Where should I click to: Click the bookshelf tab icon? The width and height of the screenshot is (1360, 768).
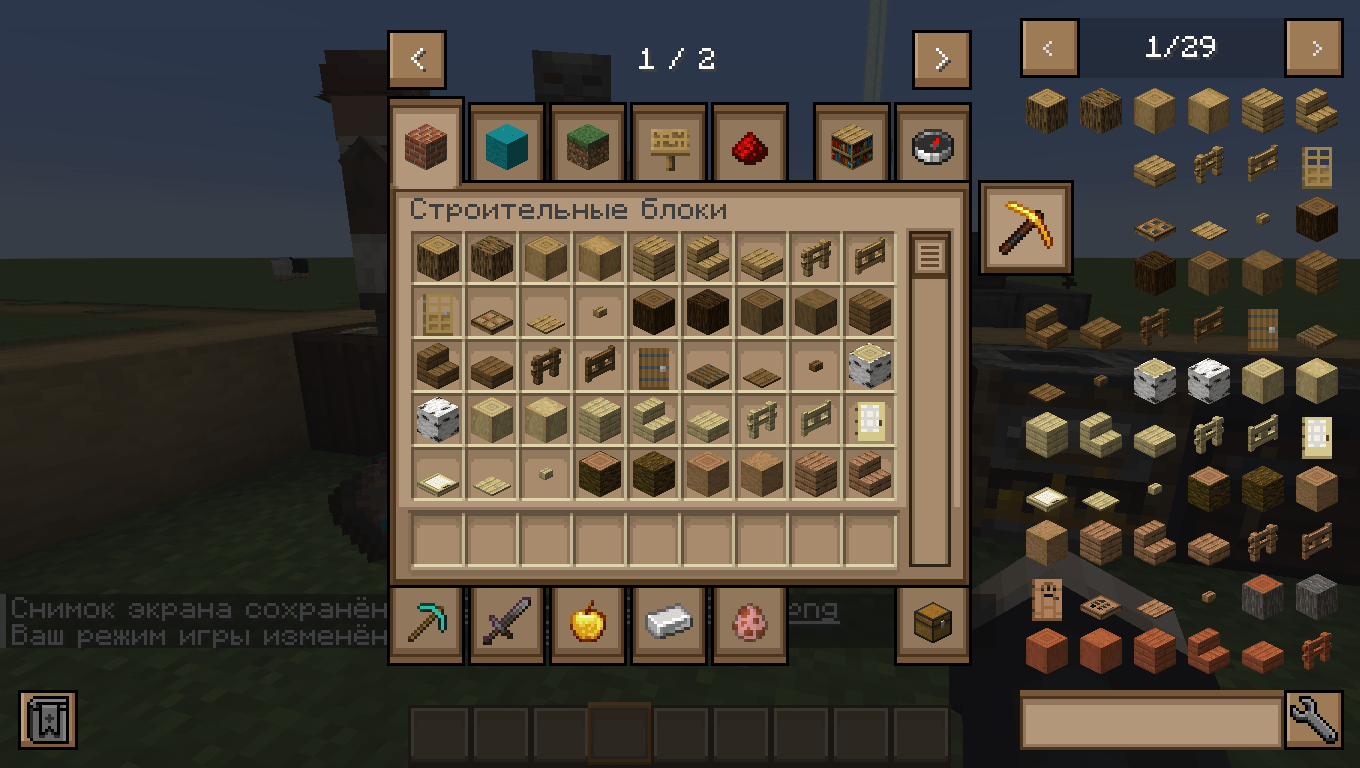click(851, 143)
